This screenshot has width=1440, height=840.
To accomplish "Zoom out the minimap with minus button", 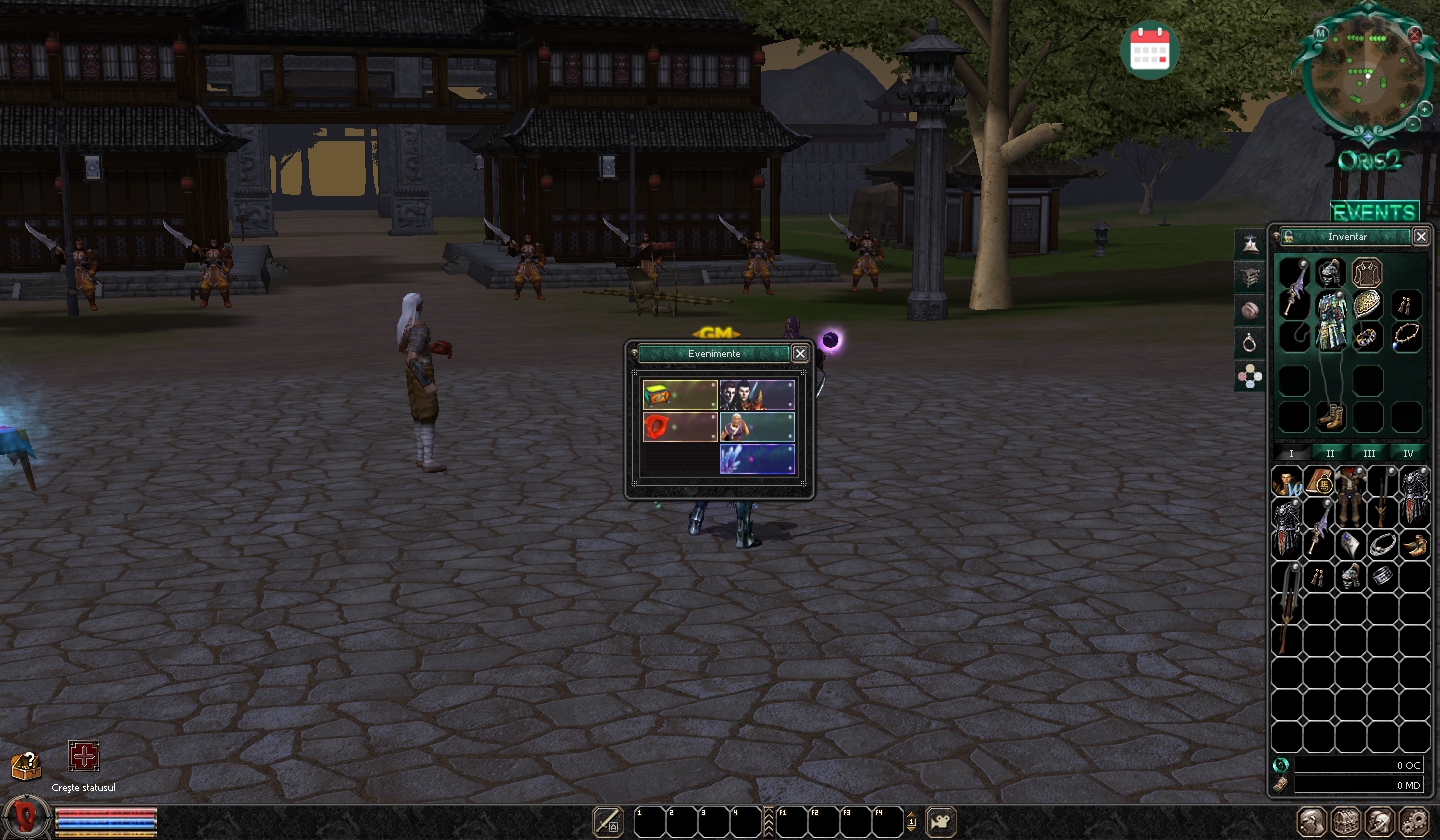I will click(1412, 124).
